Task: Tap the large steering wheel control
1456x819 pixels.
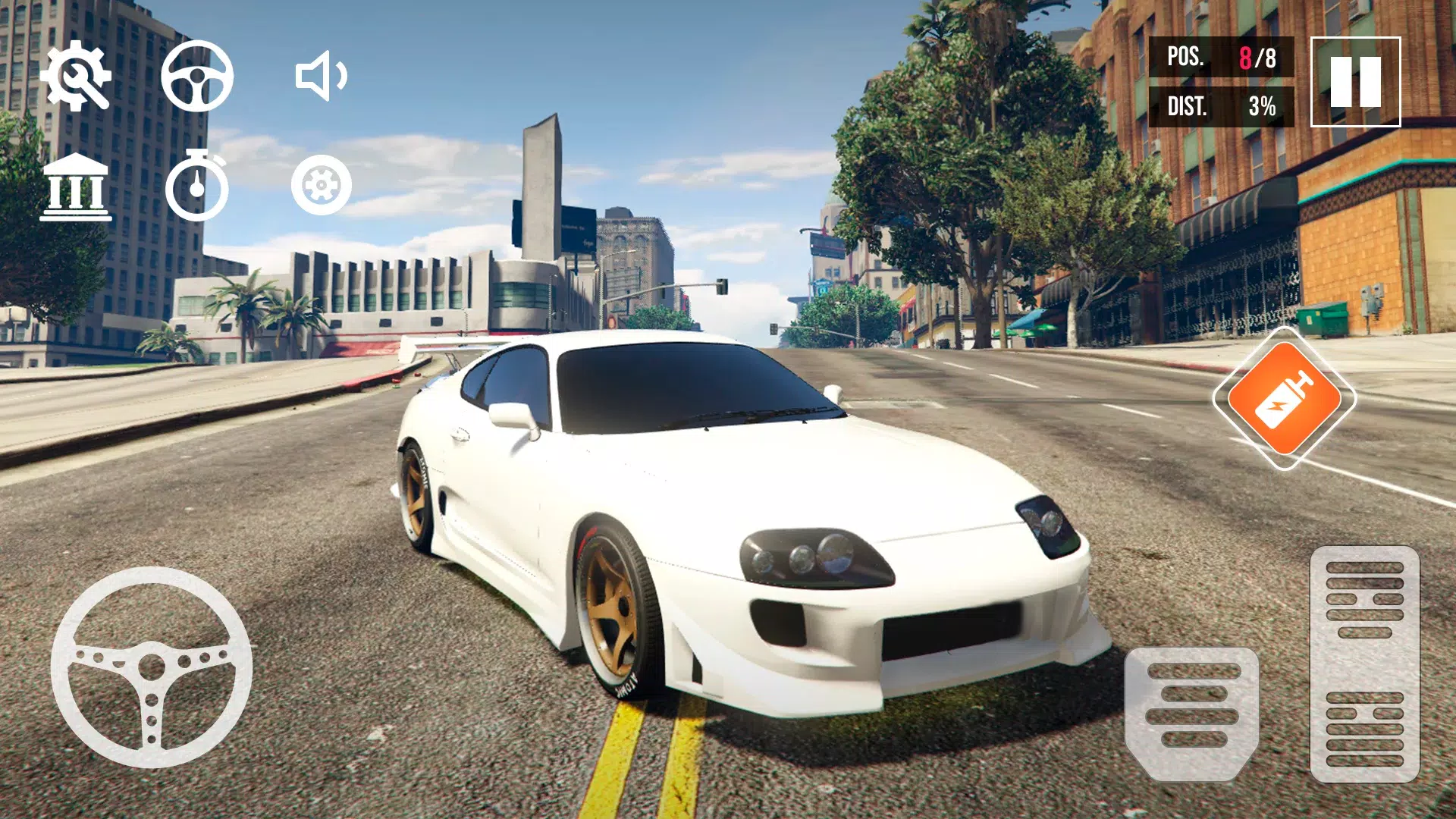Action: tap(152, 667)
